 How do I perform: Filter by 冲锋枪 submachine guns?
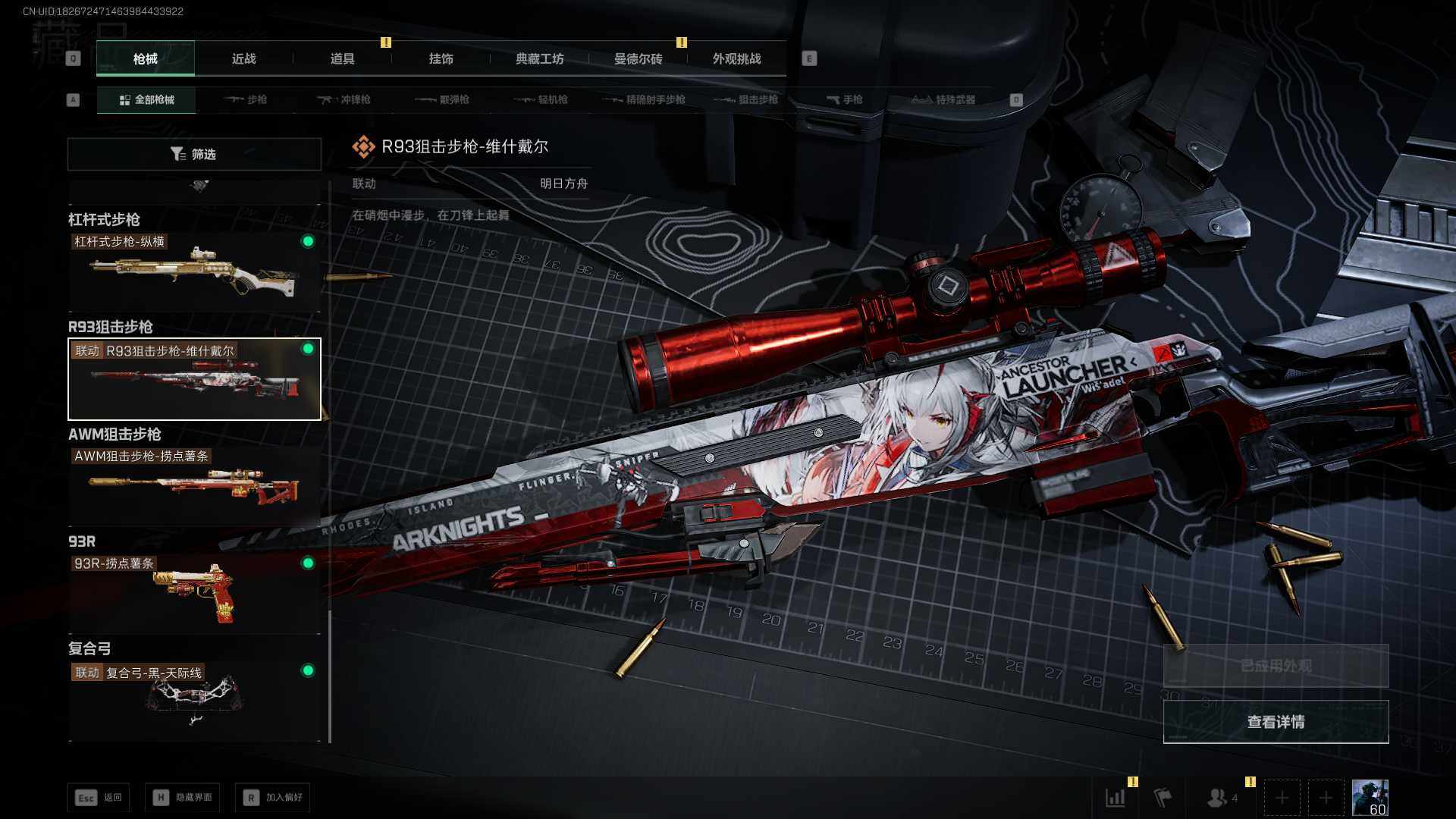pos(344,100)
